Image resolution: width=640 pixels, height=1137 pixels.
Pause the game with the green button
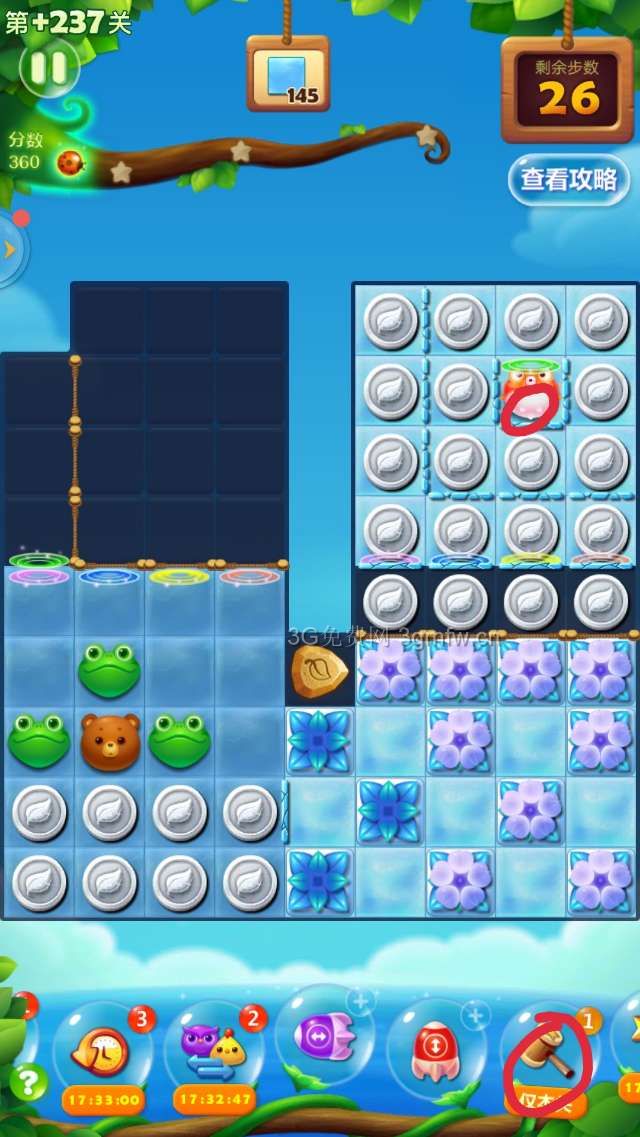click(x=49, y=68)
